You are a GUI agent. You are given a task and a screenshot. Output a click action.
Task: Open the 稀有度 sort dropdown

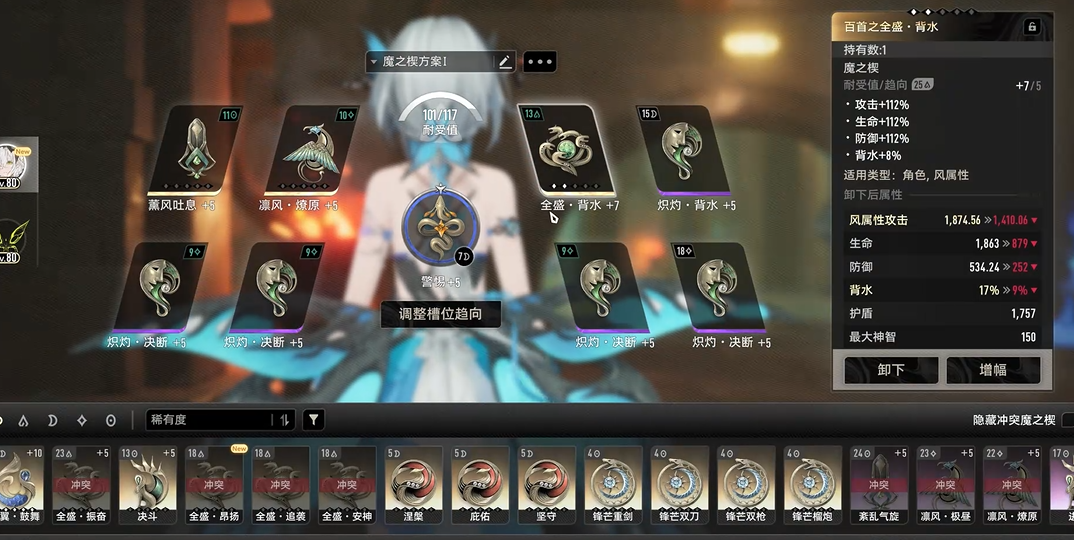208,420
